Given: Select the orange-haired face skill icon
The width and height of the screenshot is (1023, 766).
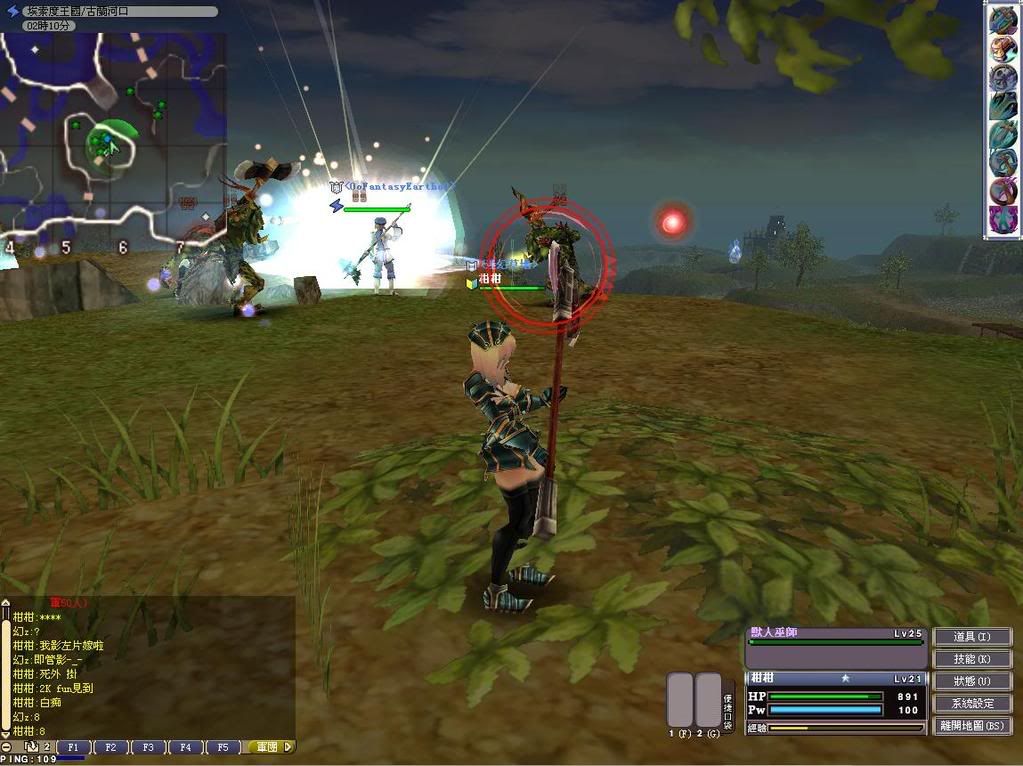Looking at the screenshot, I should (x=1002, y=48).
